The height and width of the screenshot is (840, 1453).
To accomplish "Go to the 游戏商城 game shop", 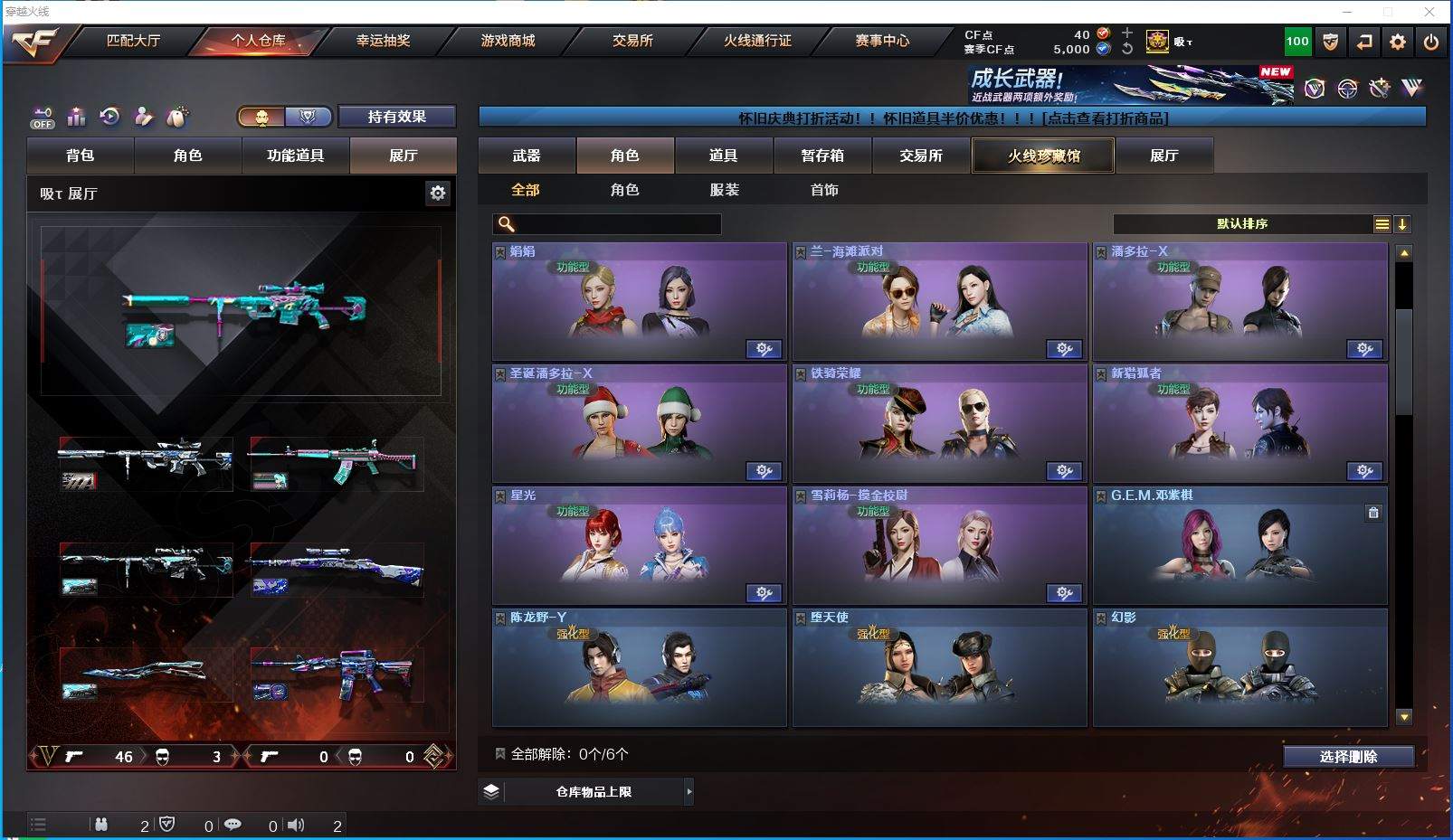I will click(508, 41).
